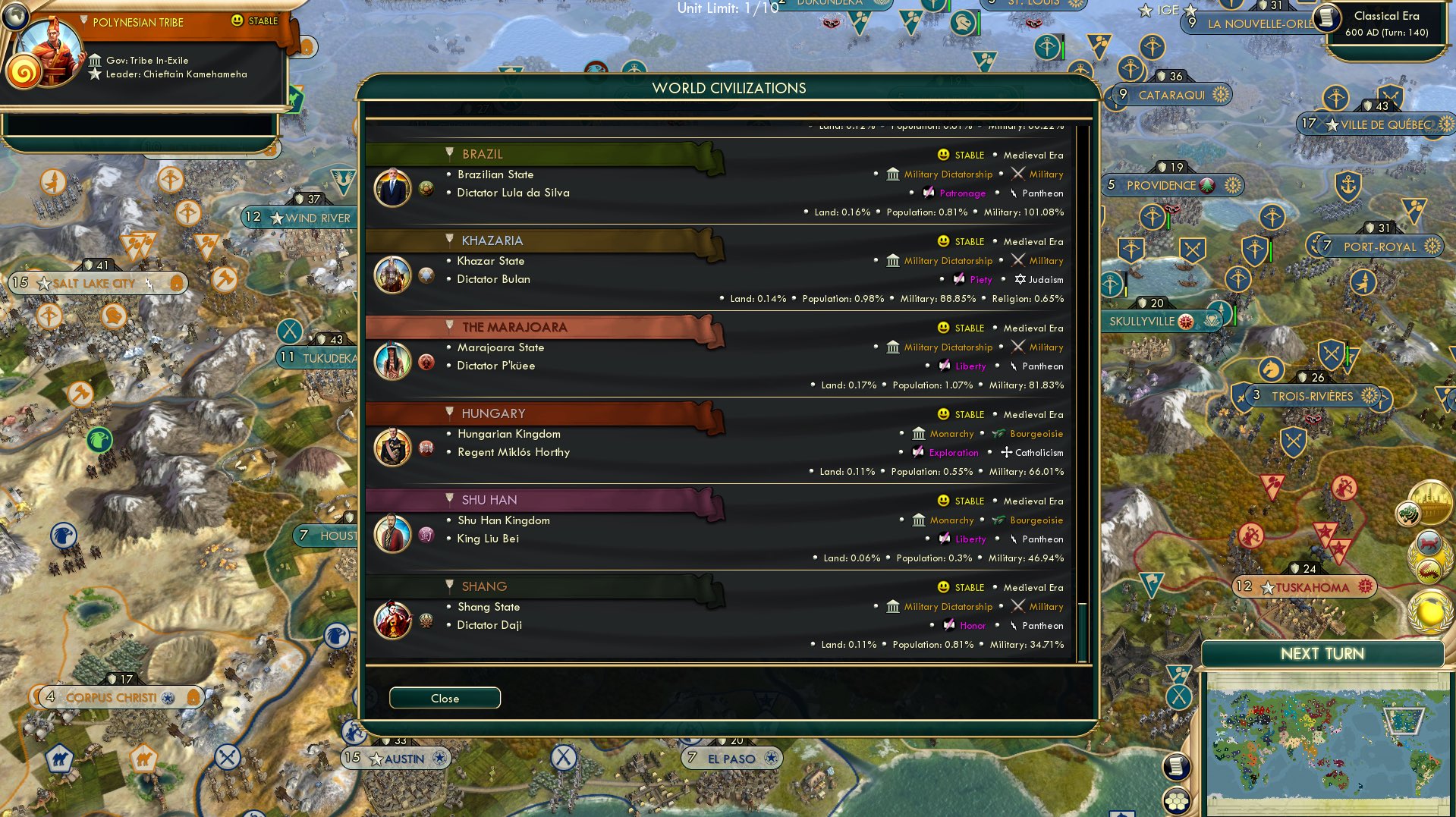The height and width of the screenshot is (817, 1456).
Task: Click Dictator Daji's leader portrait
Action: (x=392, y=620)
